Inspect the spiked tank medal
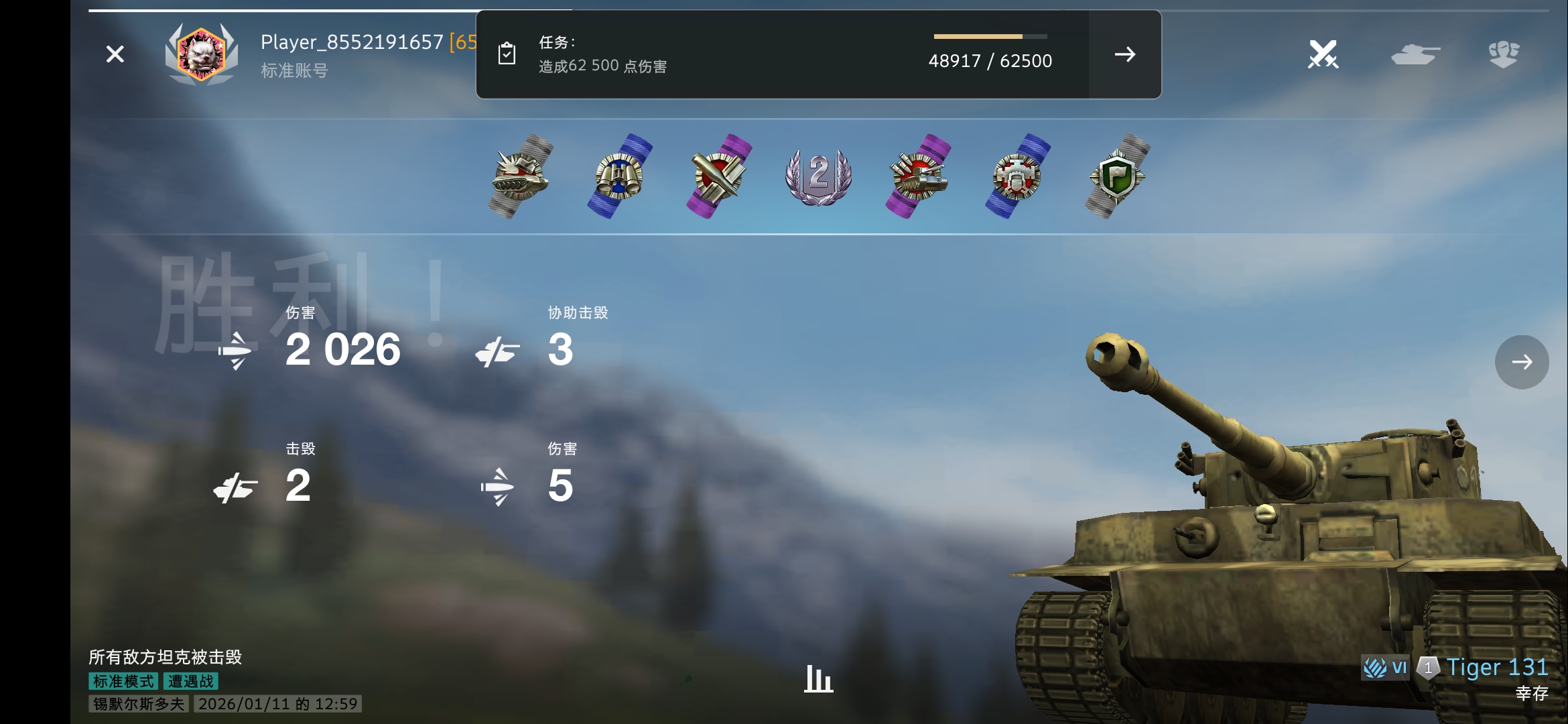The image size is (1568, 724). (x=520, y=176)
